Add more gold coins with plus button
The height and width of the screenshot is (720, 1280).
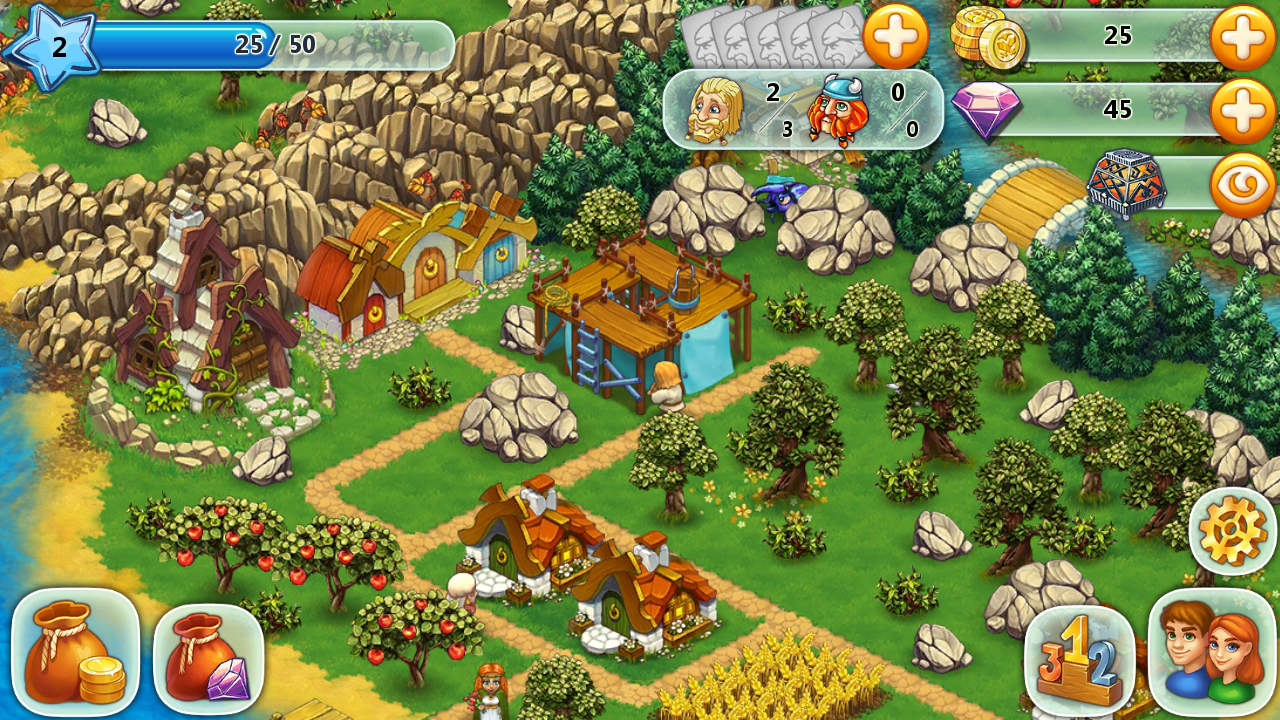tap(1242, 37)
